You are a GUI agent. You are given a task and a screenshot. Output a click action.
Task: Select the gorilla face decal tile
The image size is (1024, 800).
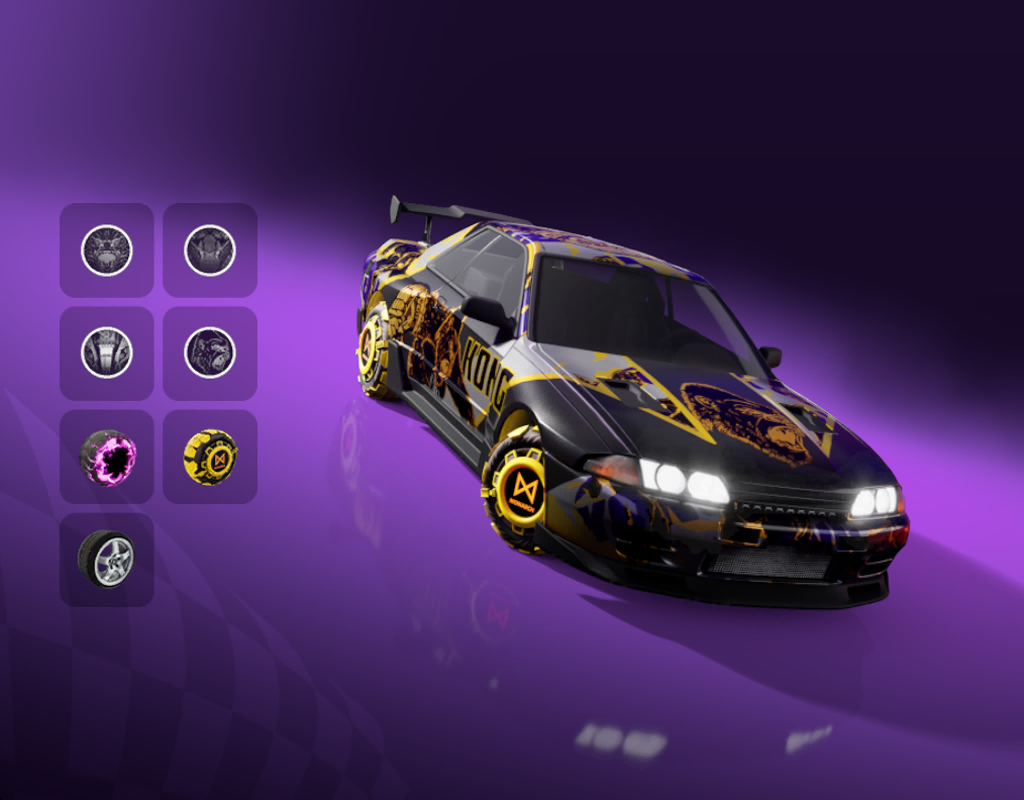coord(210,353)
